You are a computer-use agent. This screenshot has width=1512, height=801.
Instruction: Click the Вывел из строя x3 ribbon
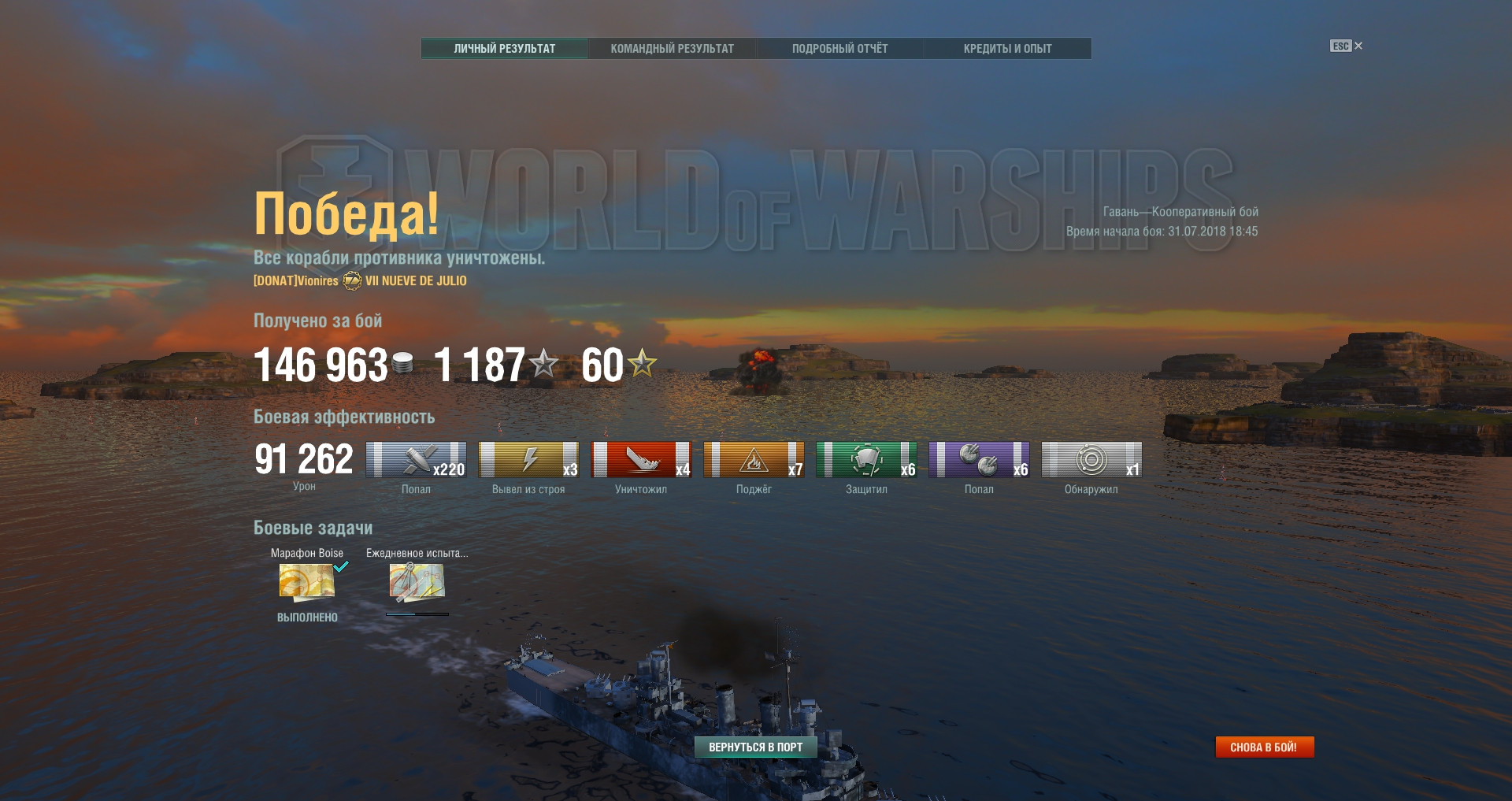click(528, 460)
